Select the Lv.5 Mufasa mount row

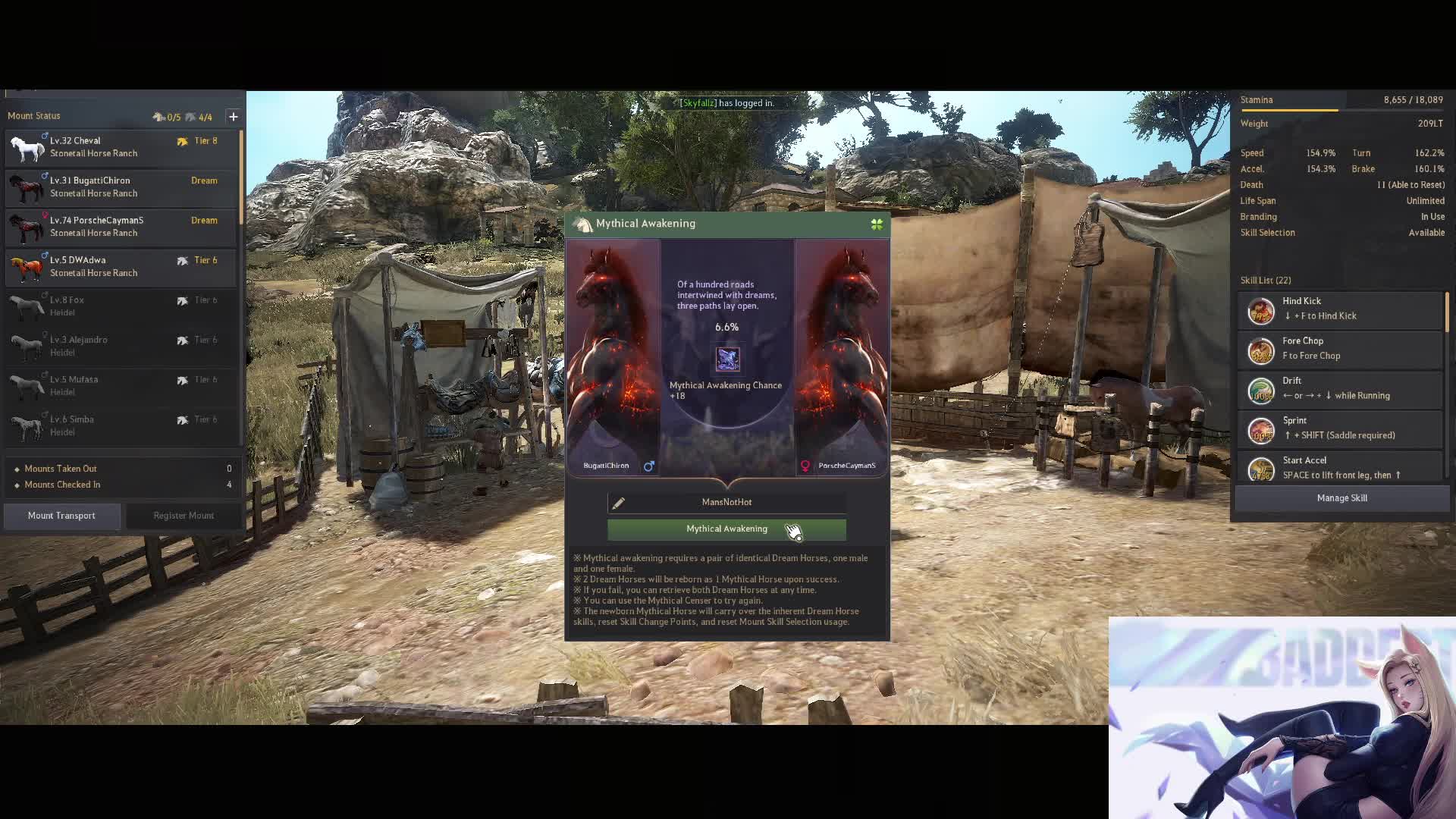[121, 386]
